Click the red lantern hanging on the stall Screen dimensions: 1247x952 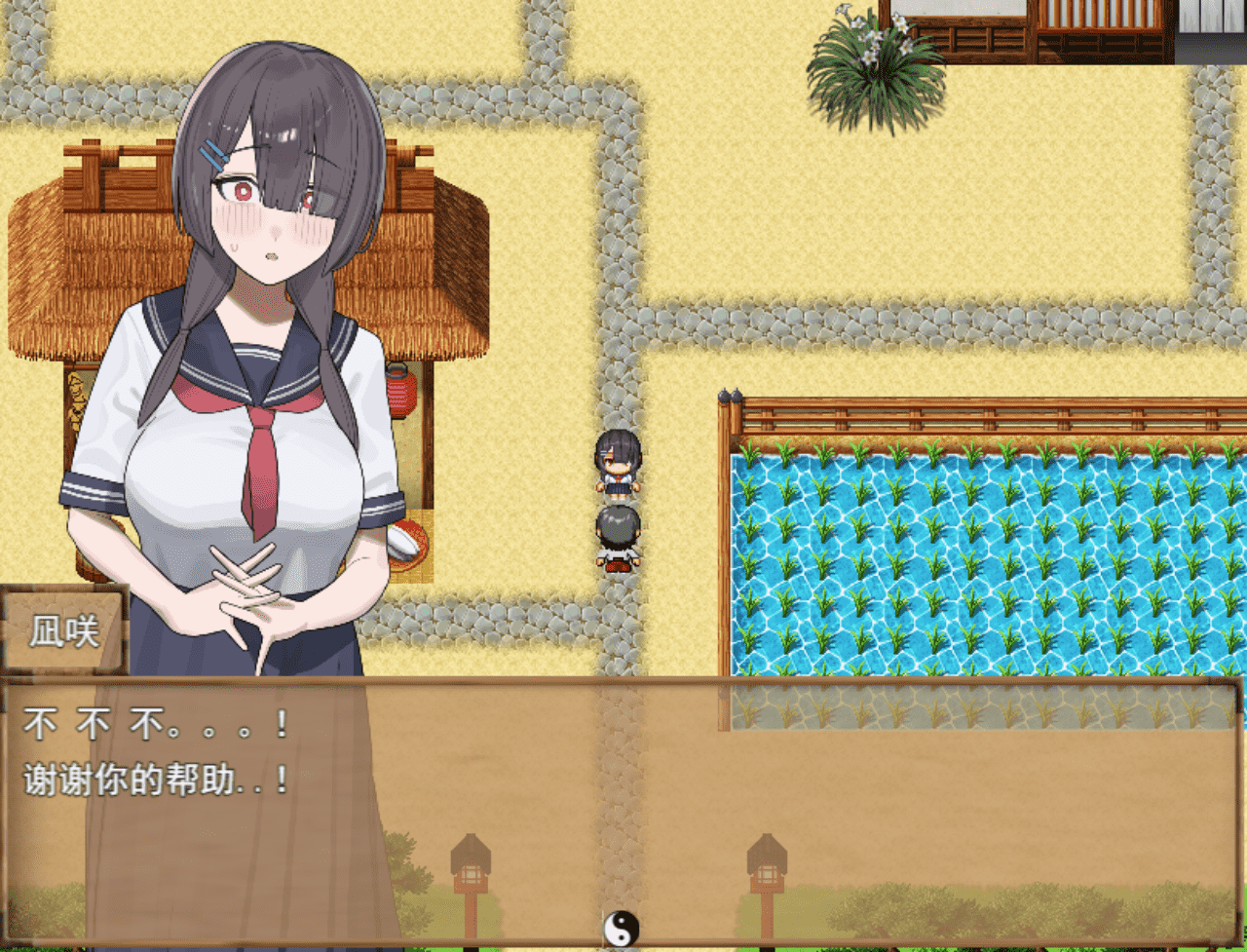pos(401,391)
